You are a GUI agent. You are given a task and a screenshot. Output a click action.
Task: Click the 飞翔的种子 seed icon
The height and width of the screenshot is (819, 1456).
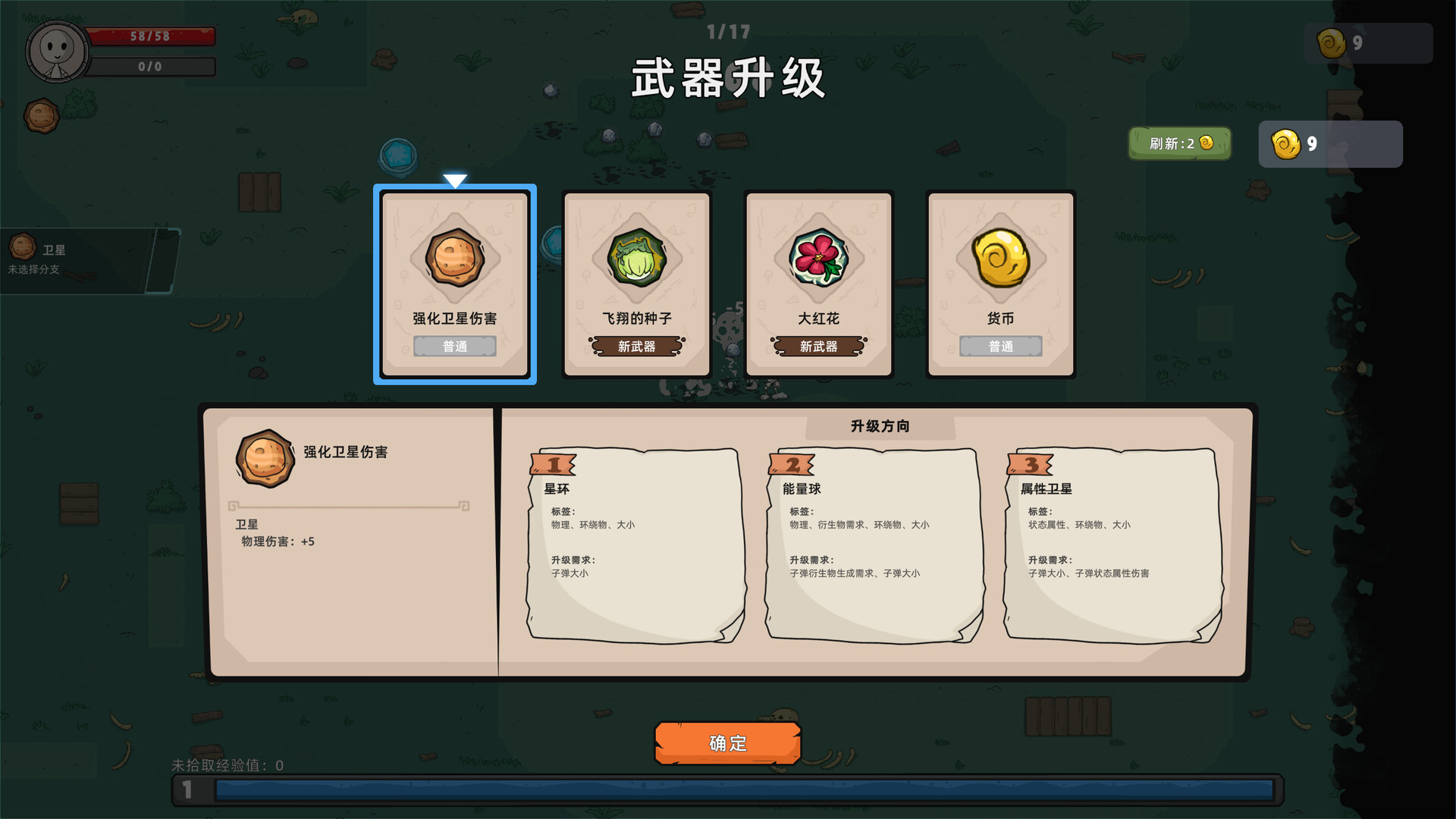coord(636,258)
